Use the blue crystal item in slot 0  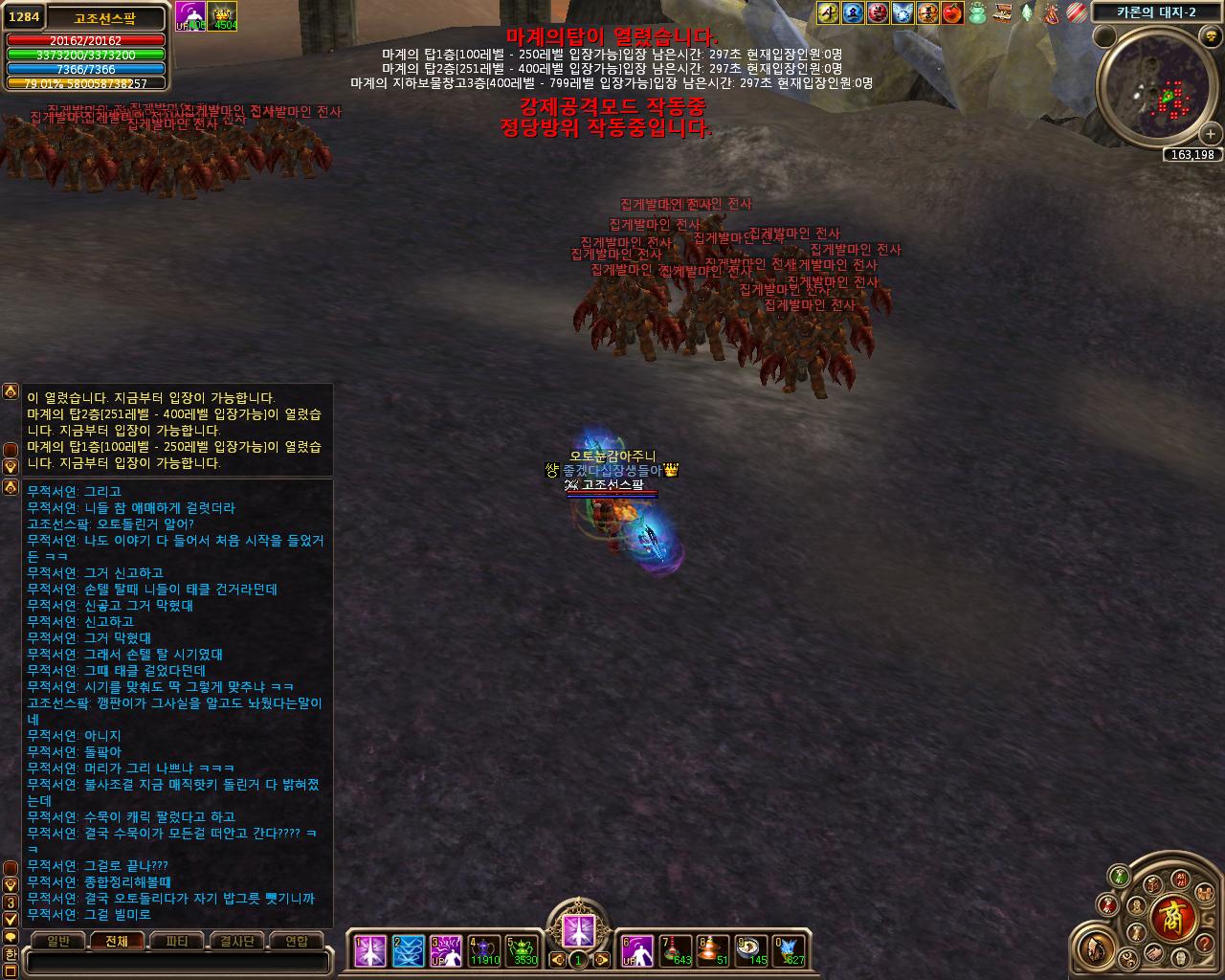click(x=791, y=951)
